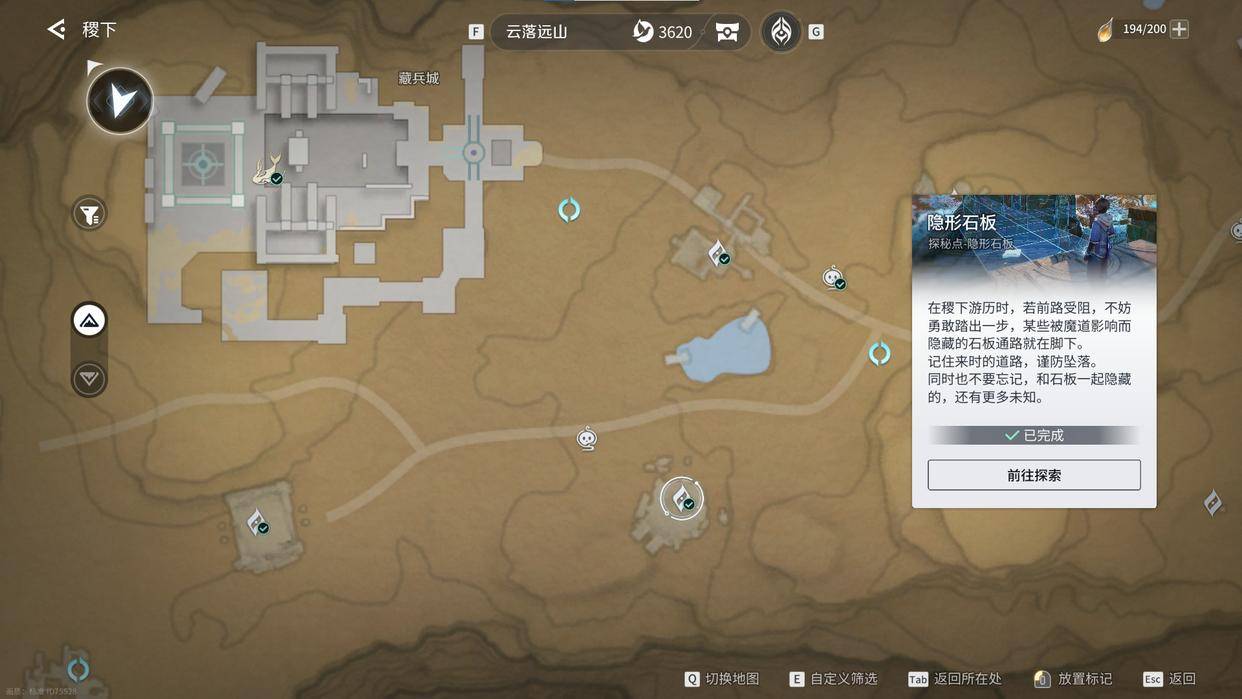Switch to the lower map layer
This screenshot has width=1242, height=699.
click(89, 379)
